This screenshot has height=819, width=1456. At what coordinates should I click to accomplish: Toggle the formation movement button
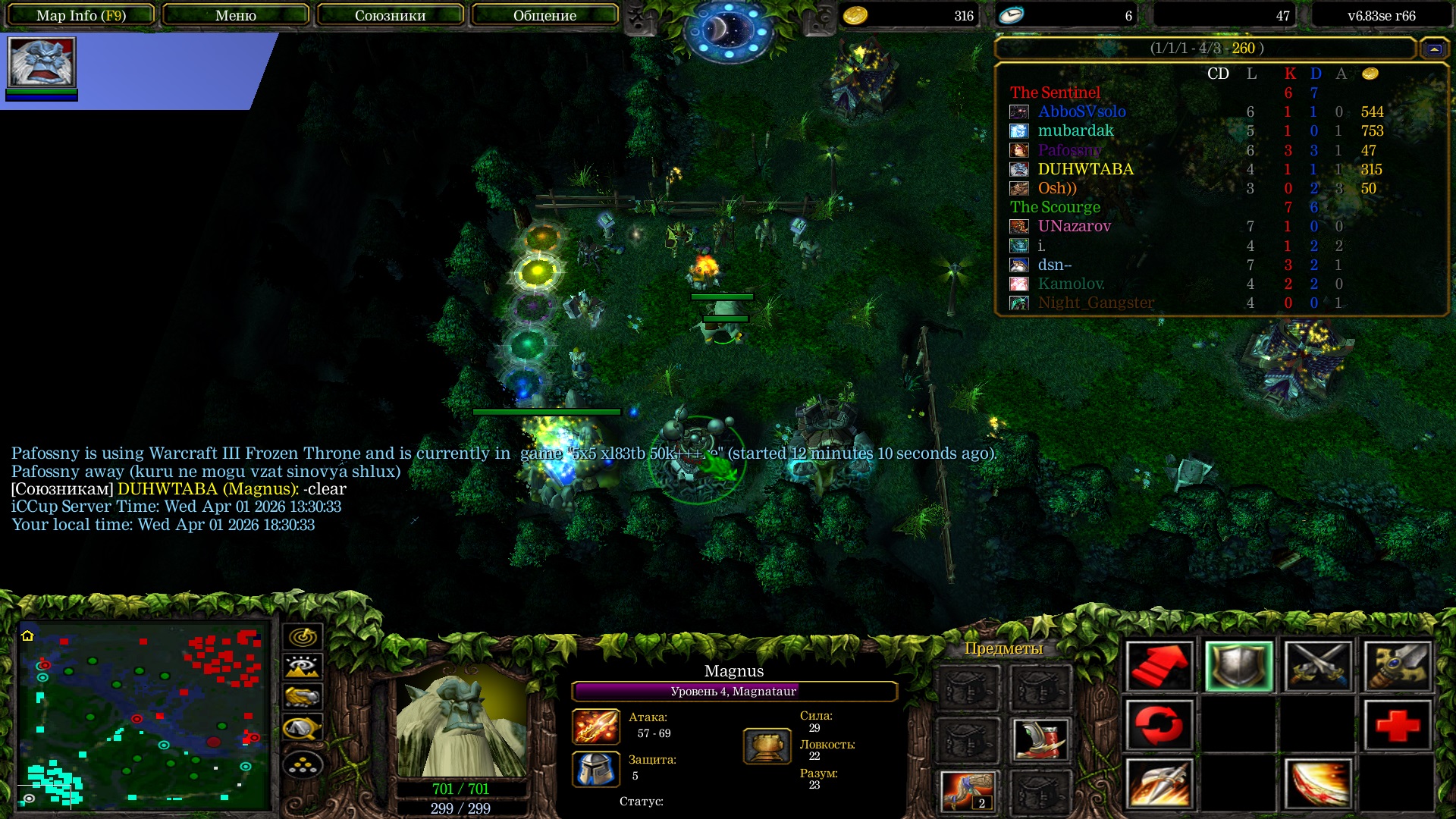point(303,764)
